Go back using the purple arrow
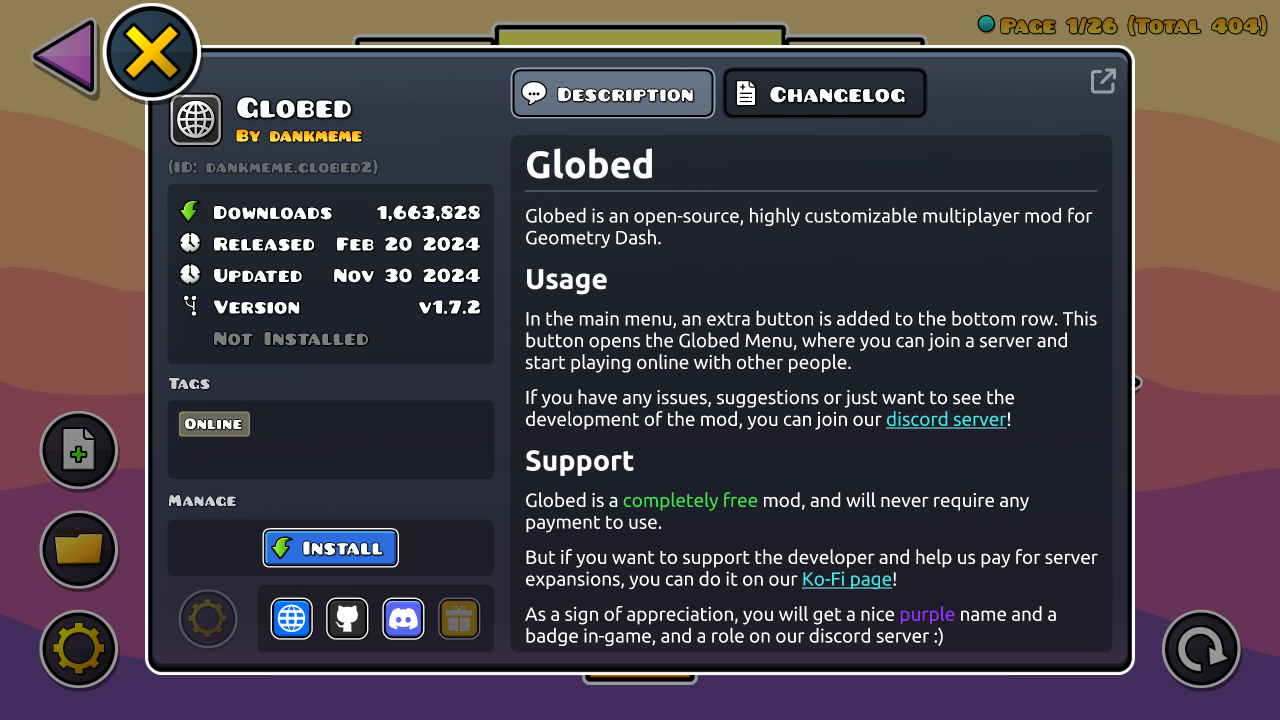This screenshot has width=1280, height=720. [x=66, y=56]
